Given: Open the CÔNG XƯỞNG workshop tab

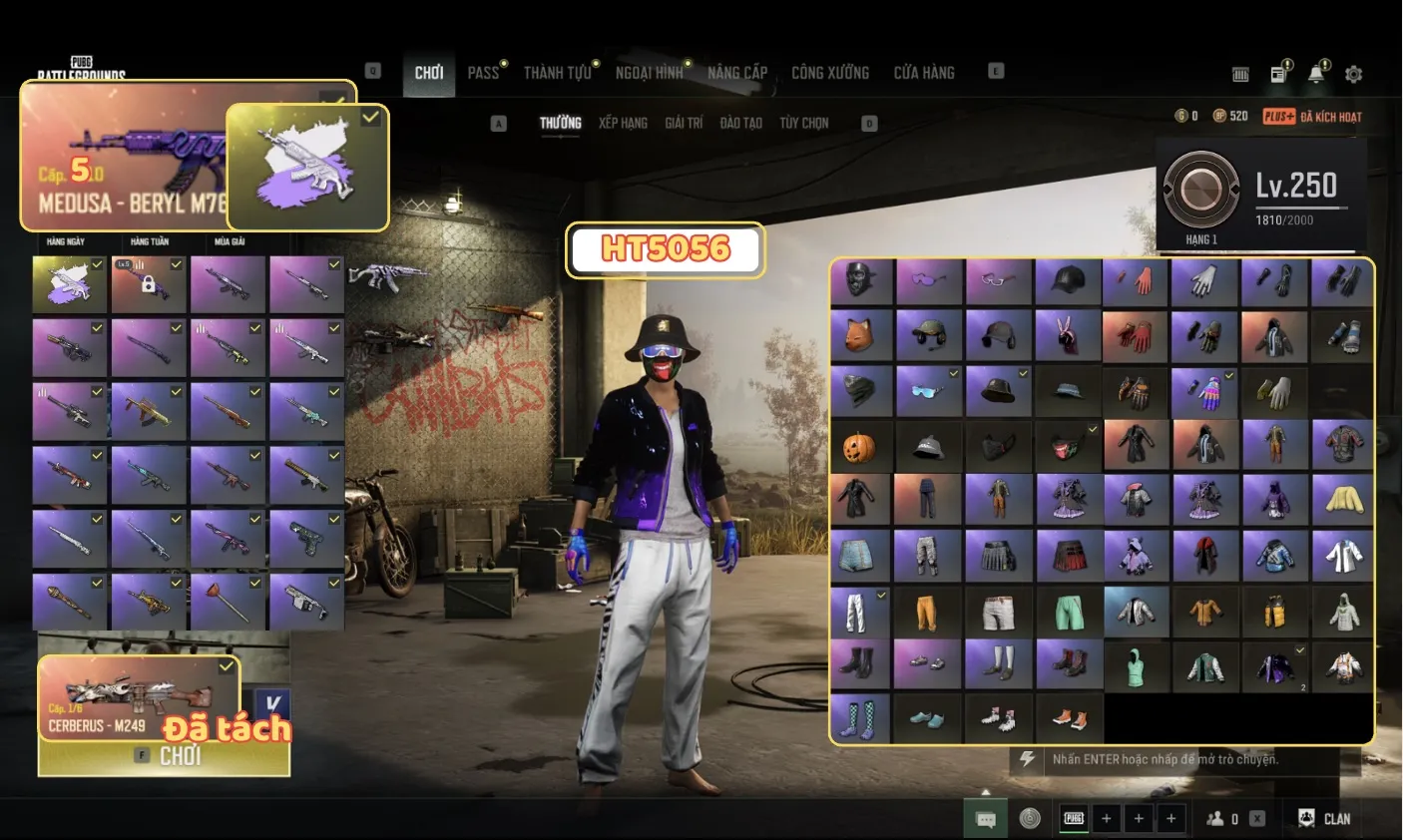Looking at the screenshot, I should click(x=830, y=73).
